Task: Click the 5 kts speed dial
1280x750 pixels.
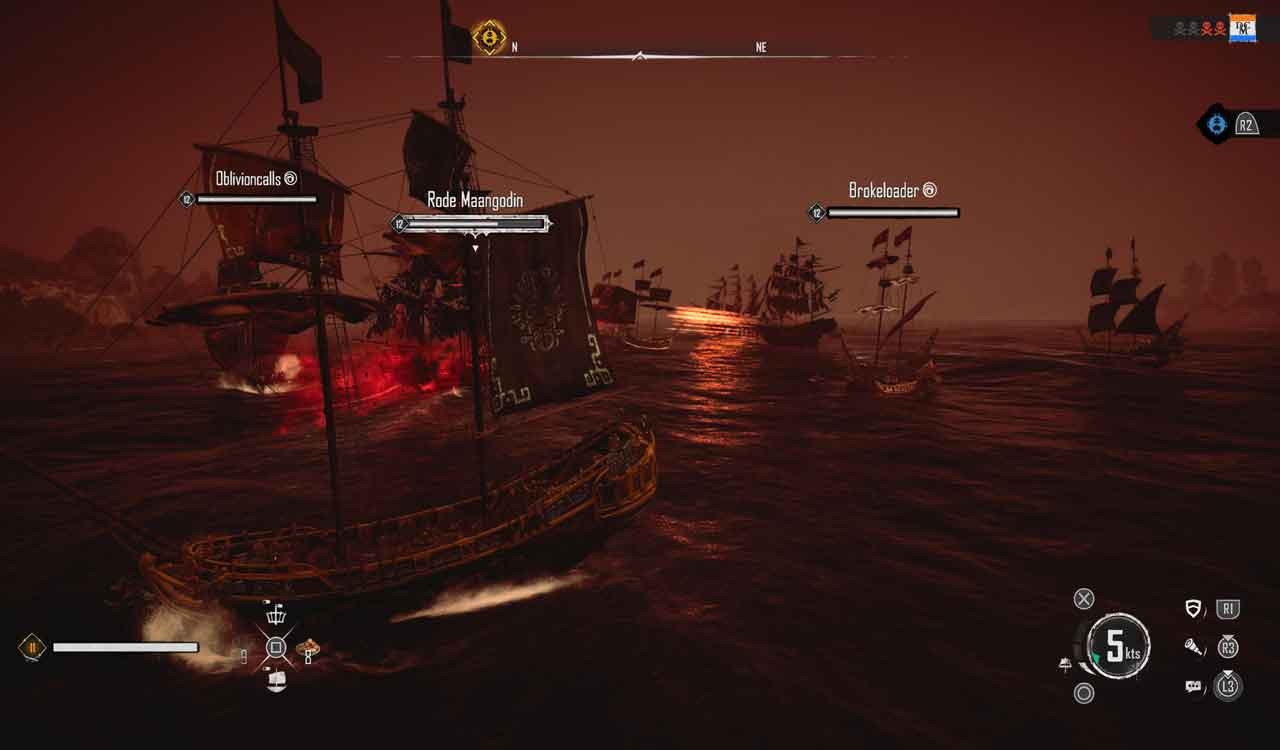Action: click(1117, 646)
